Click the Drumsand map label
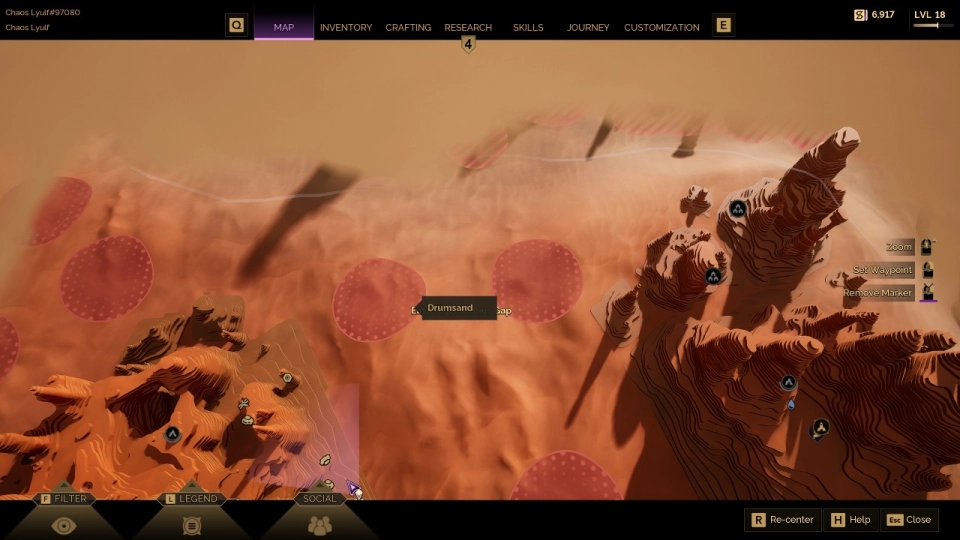The image size is (960, 540). point(450,308)
